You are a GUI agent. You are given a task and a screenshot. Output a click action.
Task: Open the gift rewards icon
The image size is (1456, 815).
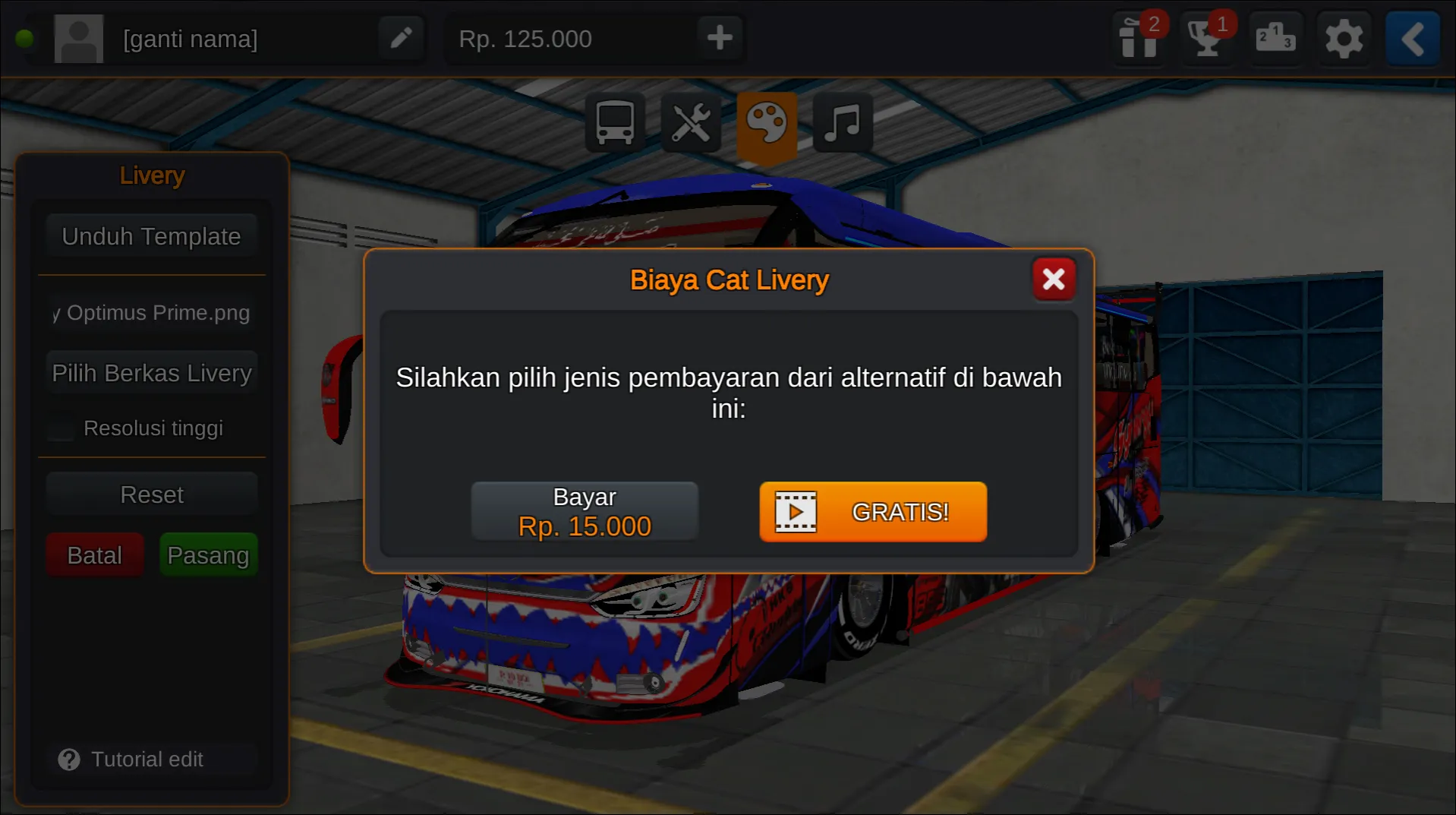coord(1136,38)
